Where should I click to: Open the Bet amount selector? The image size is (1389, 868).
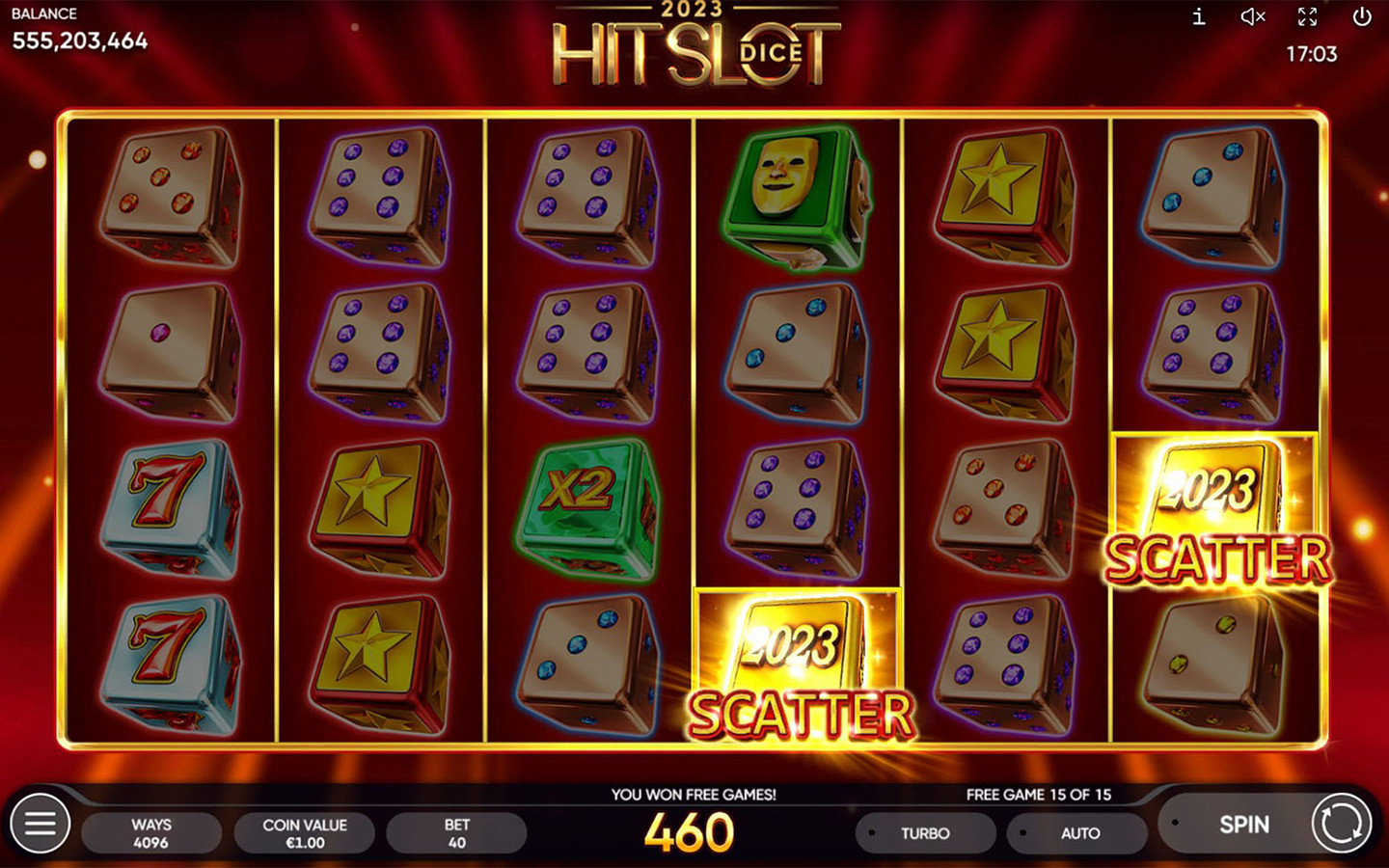point(456,833)
